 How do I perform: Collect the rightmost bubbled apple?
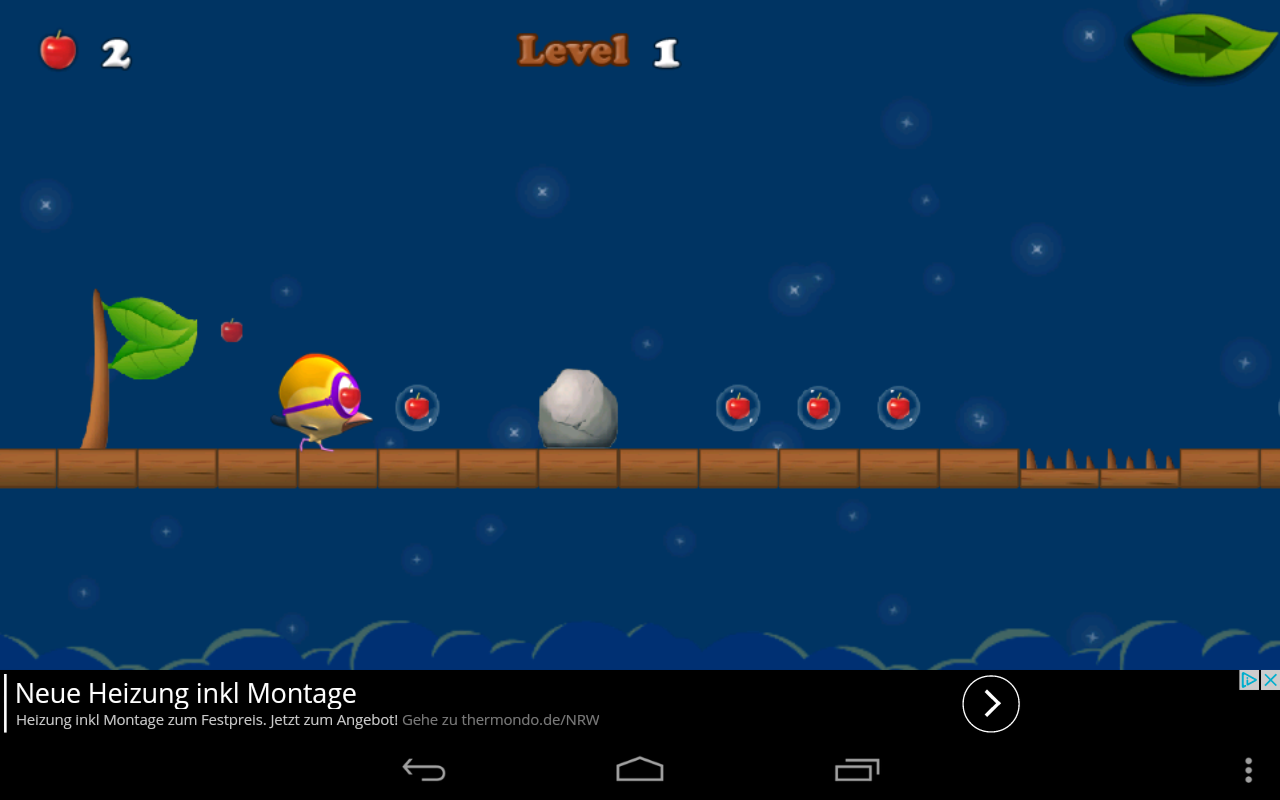pos(898,406)
